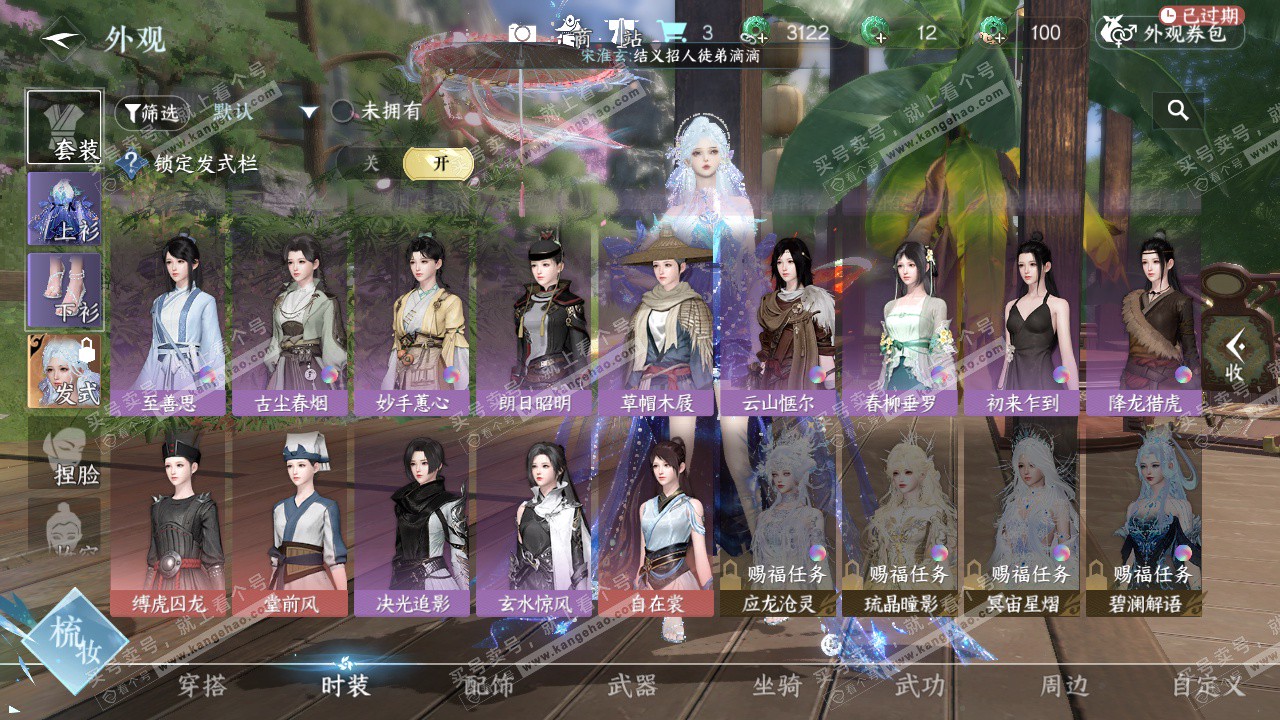Screen dimensions: 1280x720
Task: Select the 降龙猎虎 outfit thumbnail
Action: click(1143, 320)
